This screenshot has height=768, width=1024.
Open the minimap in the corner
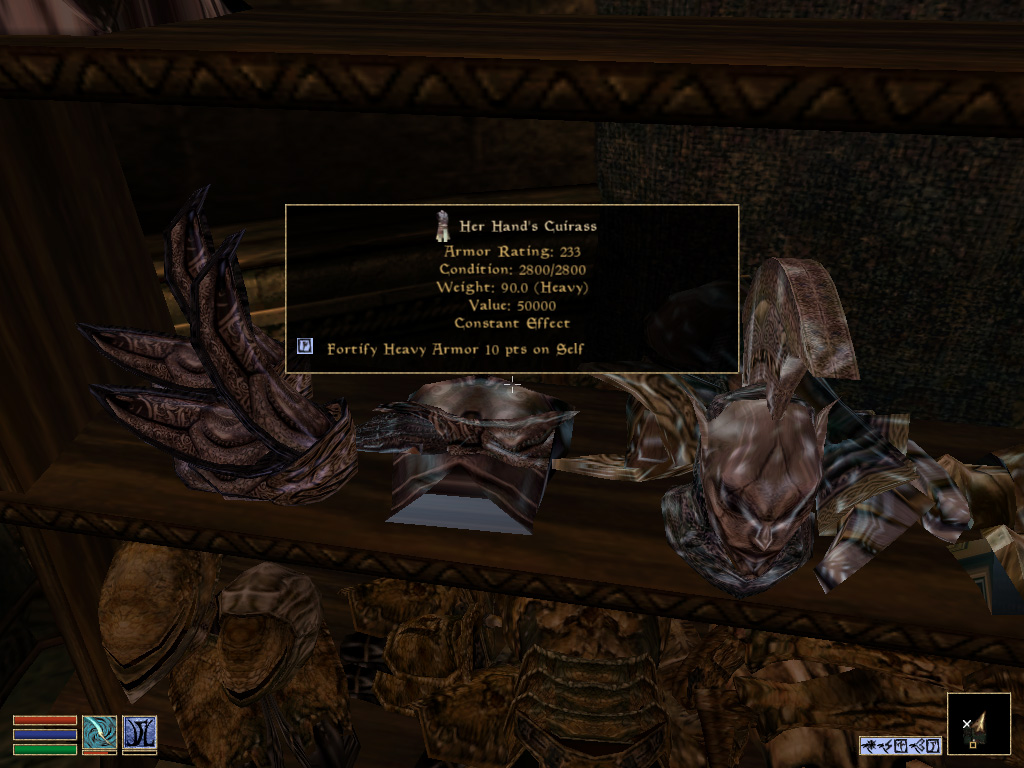[978, 723]
